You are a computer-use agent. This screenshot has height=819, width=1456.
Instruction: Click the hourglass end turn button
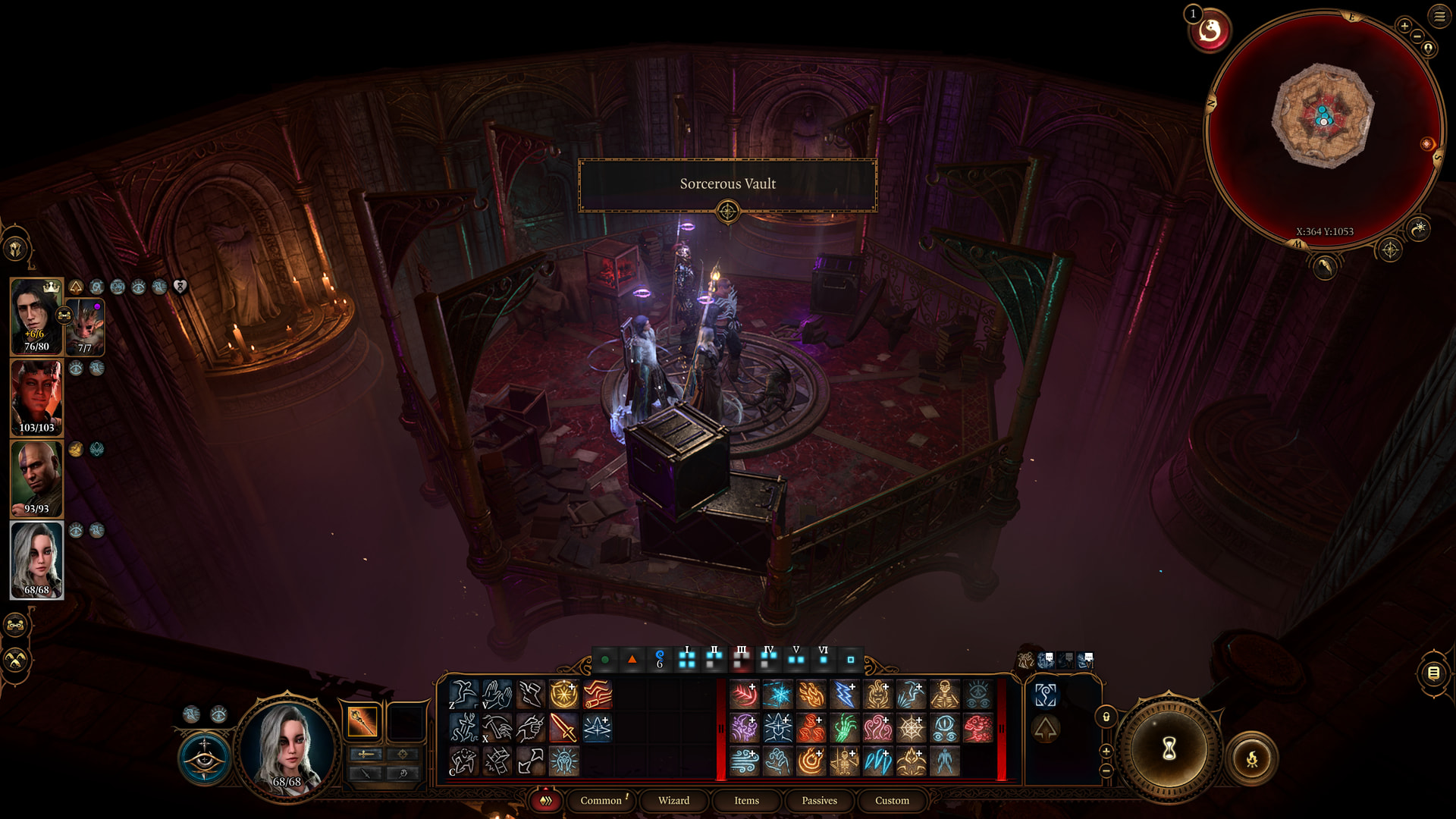point(1169,749)
